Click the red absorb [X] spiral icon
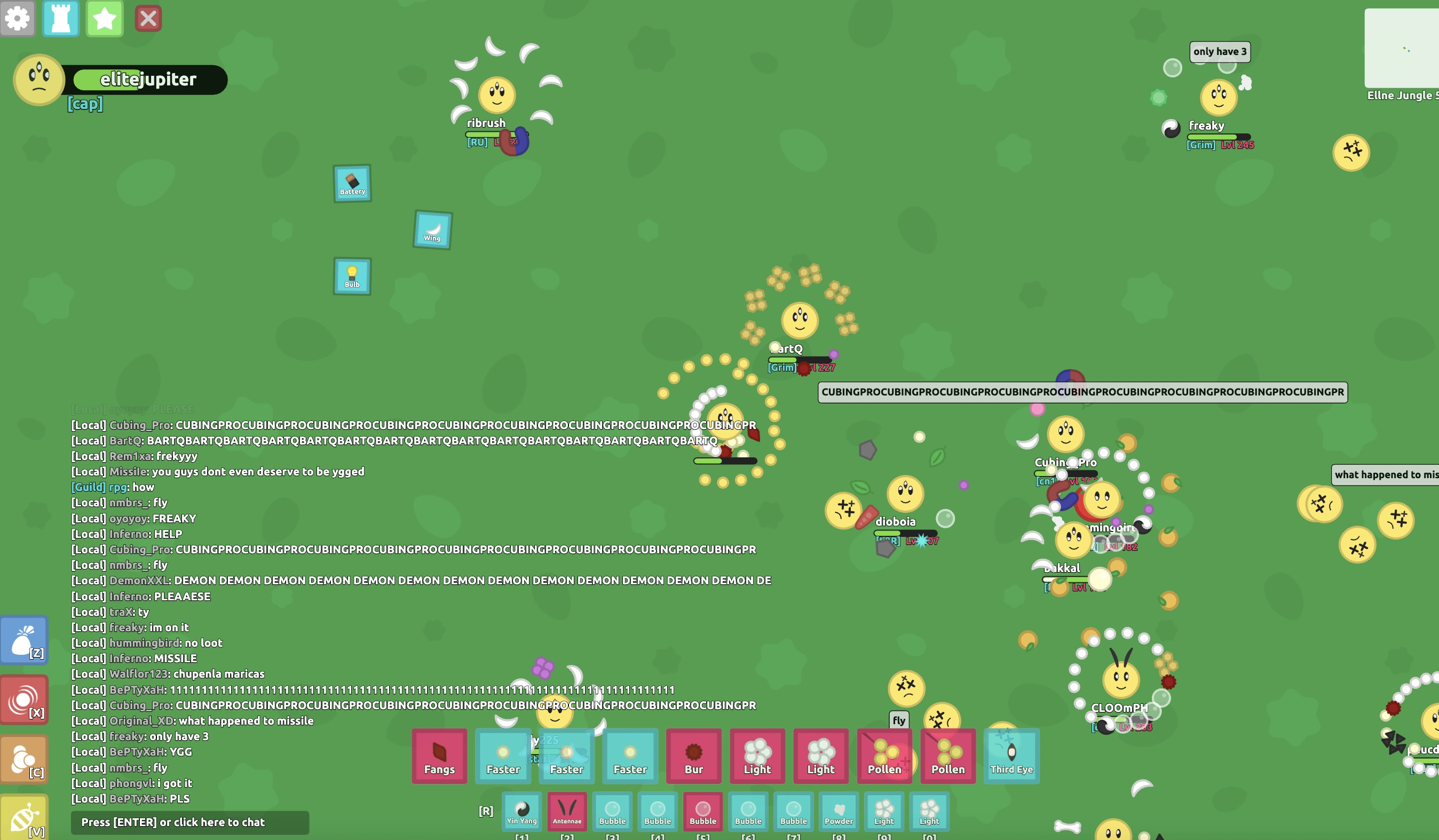Viewport: 1439px width, 840px height. pos(25,700)
